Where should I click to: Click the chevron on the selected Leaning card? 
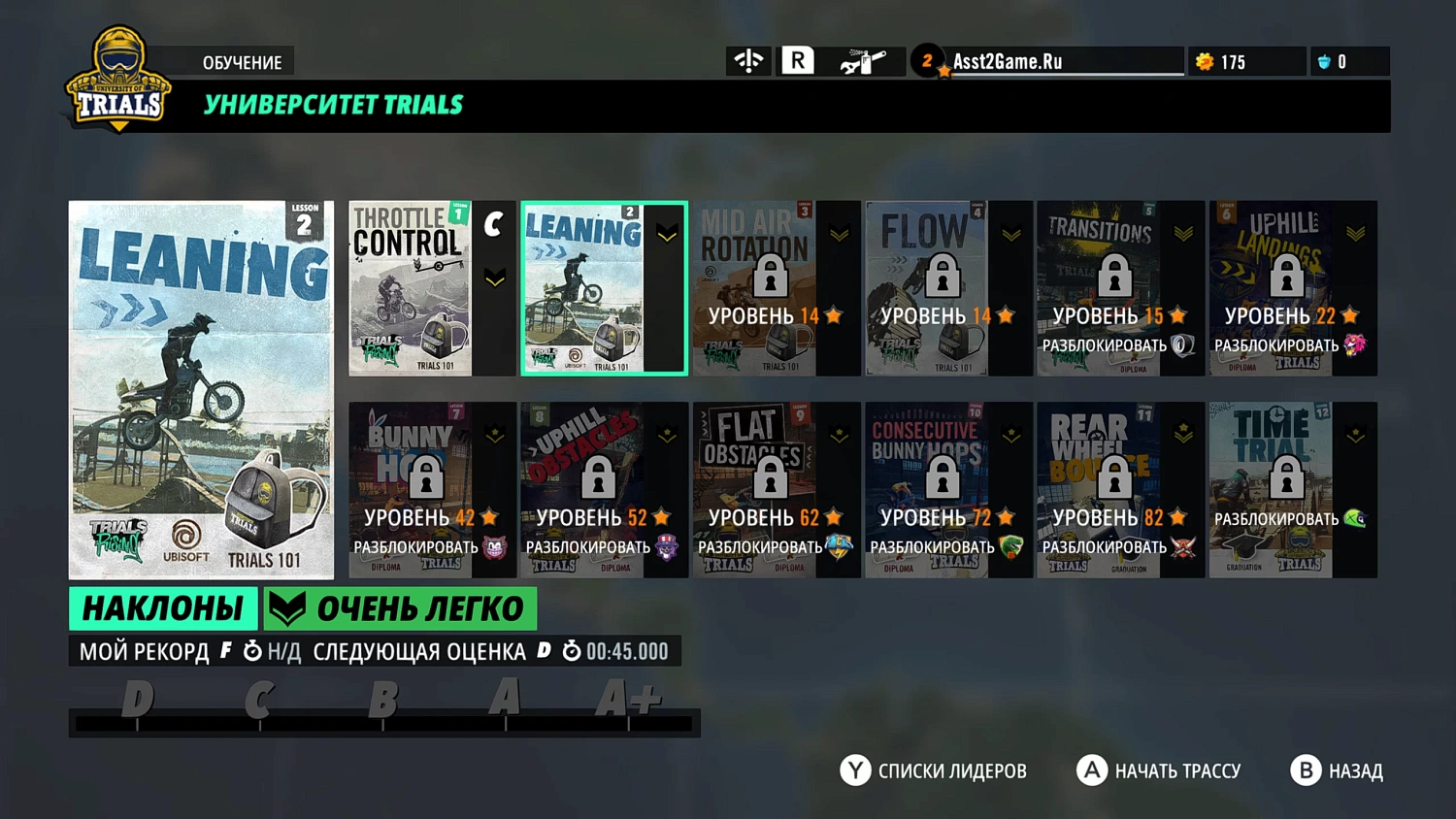666,232
